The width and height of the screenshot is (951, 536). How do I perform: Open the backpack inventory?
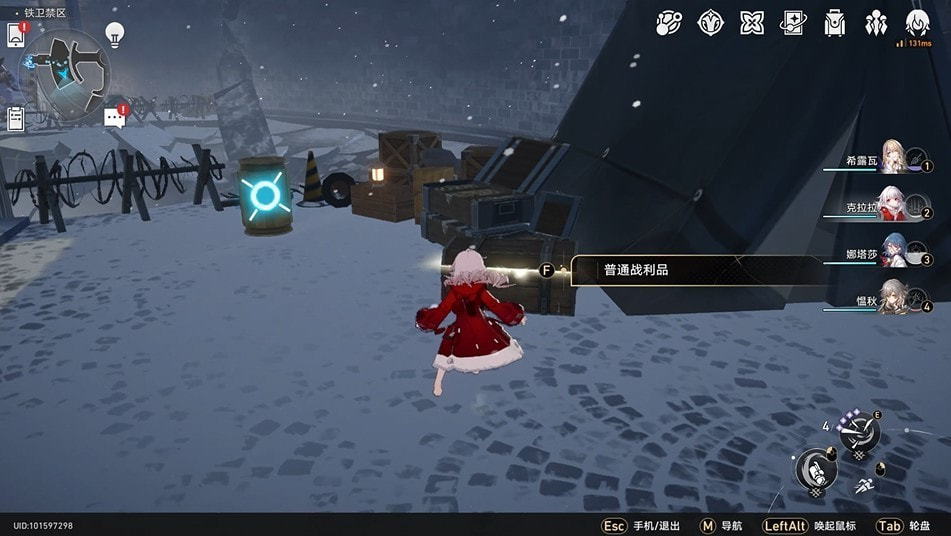(835, 22)
